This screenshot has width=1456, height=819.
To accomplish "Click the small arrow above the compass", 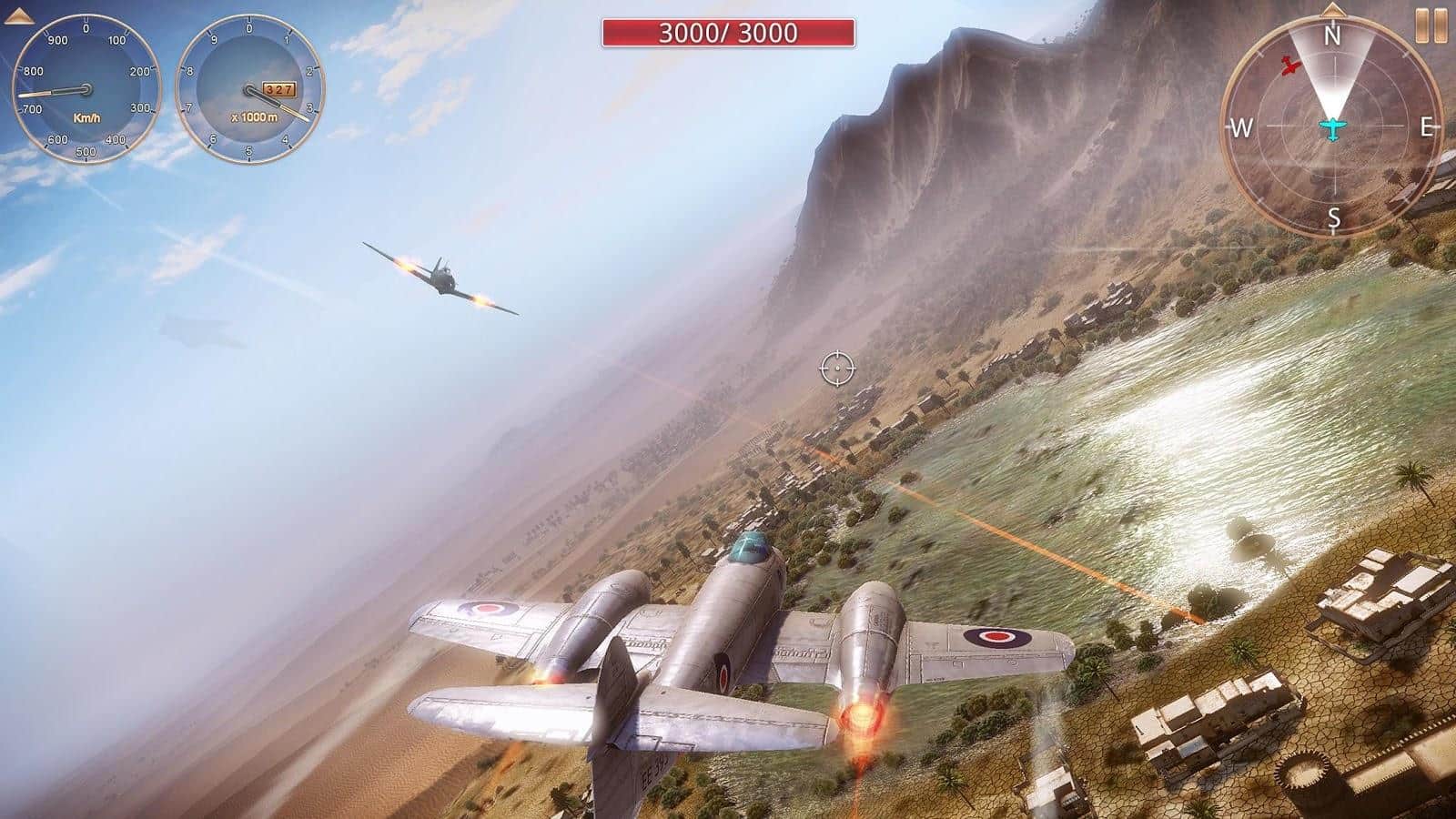I will click(x=1332, y=10).
